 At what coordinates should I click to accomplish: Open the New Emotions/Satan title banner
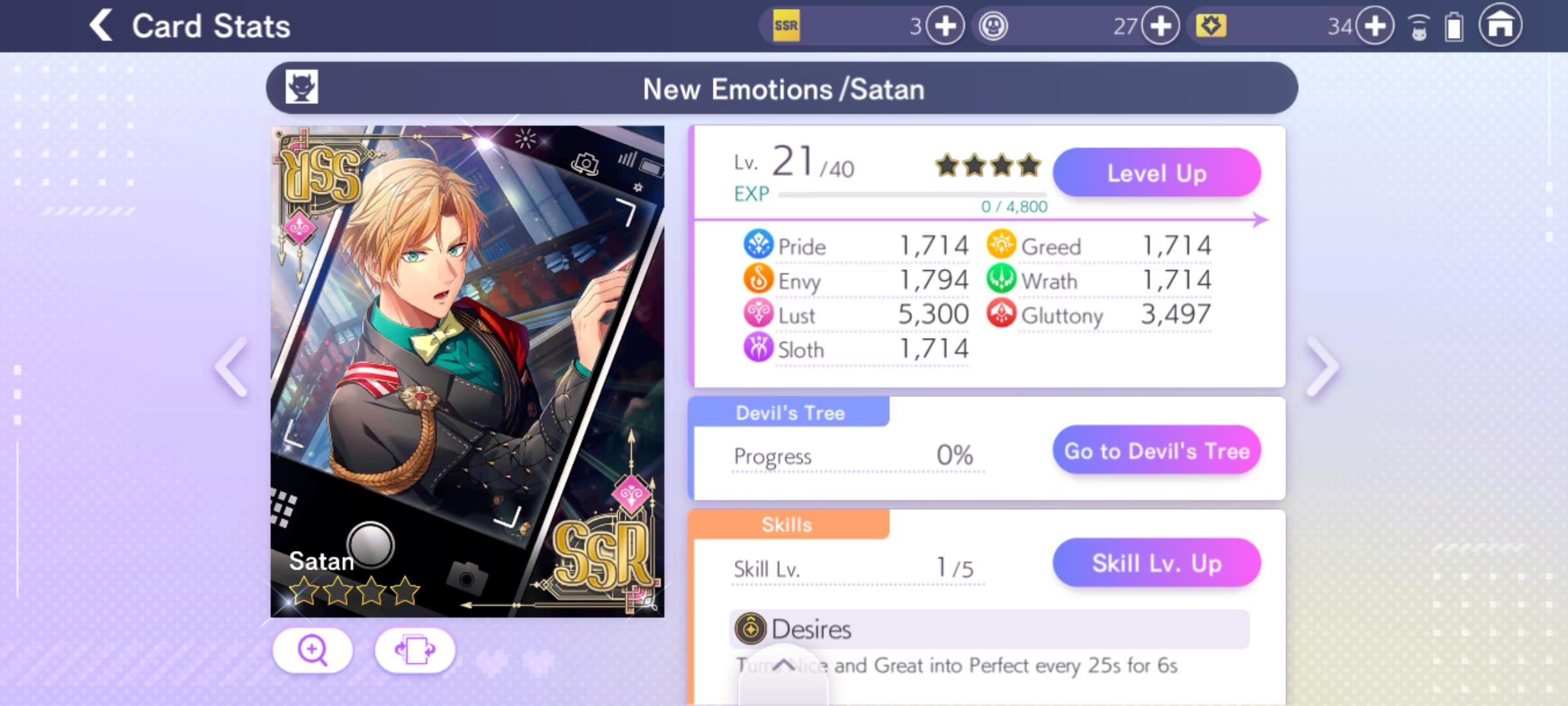click(782, 90)
